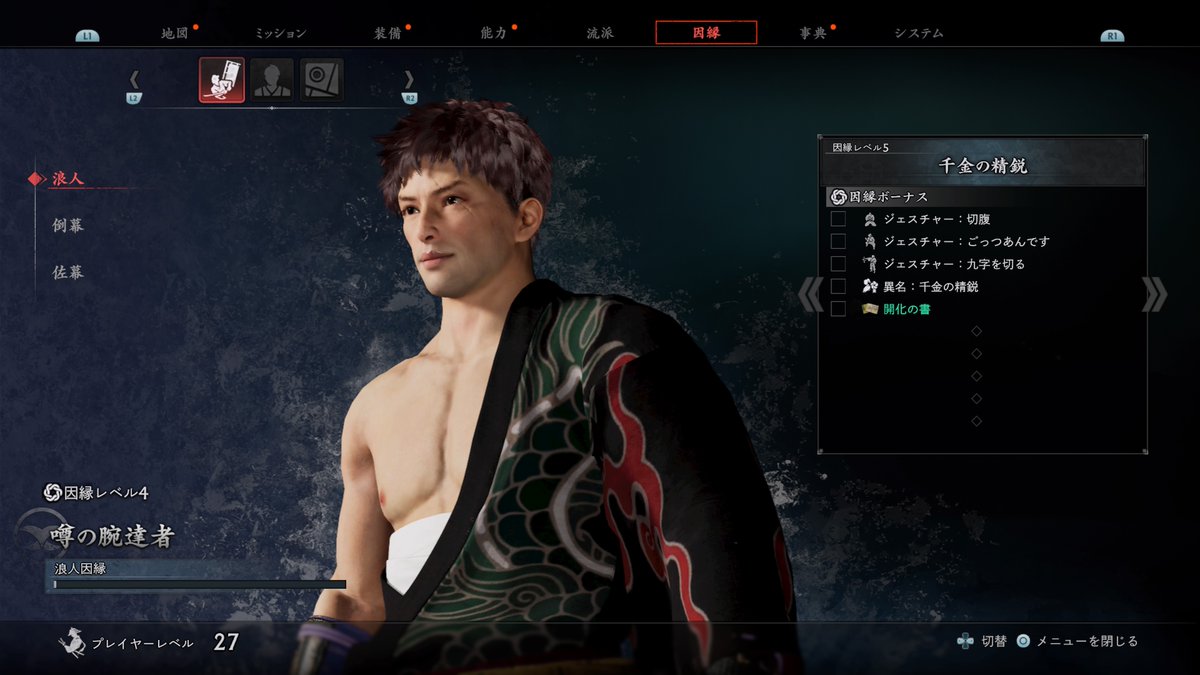Viewport: 1200px width, 675px height.
Task: Choose the ジェスチャー：九字を切る bonus row
Action: click(954, 264)
